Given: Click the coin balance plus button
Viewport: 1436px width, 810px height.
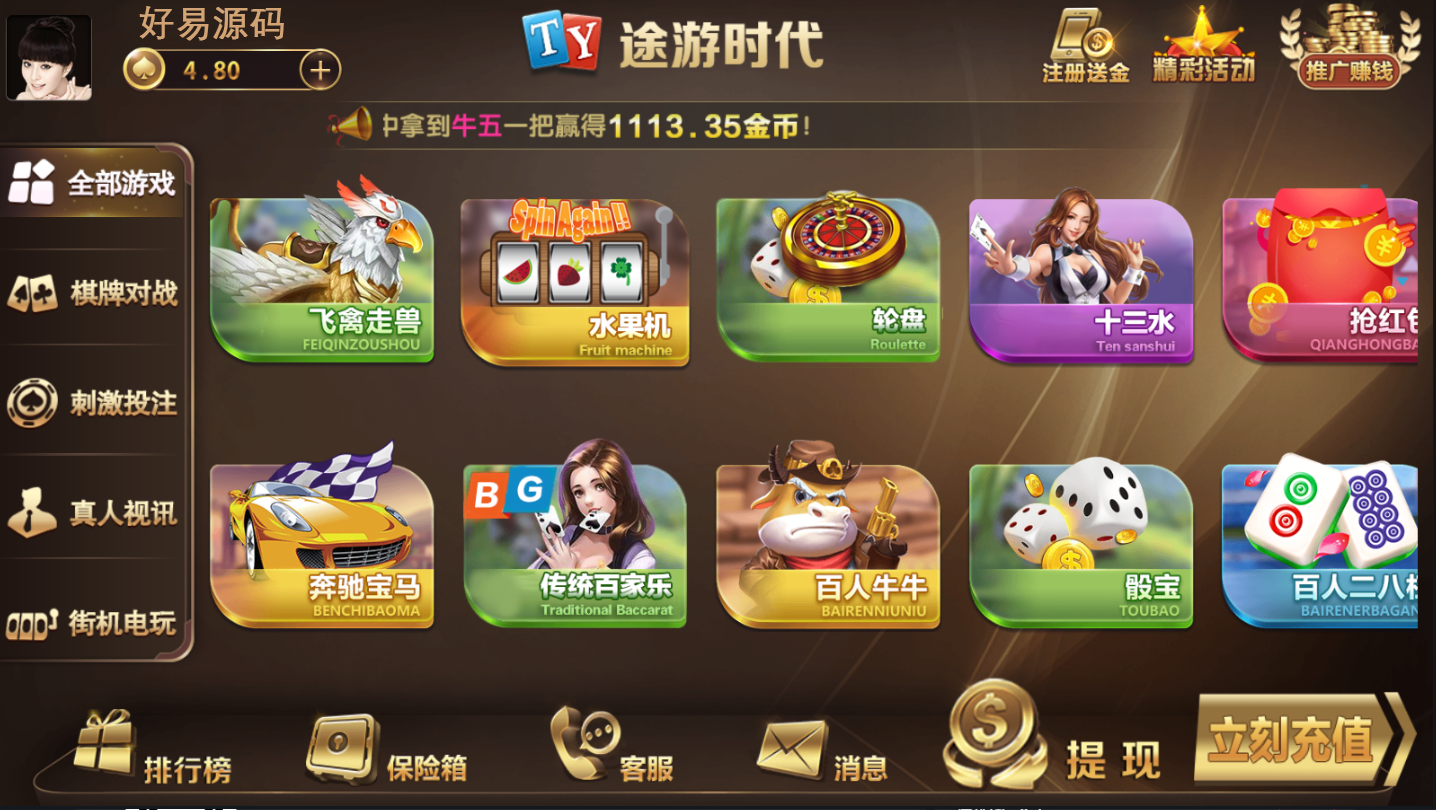Looking at the screenshot, I should click(318, 70).
